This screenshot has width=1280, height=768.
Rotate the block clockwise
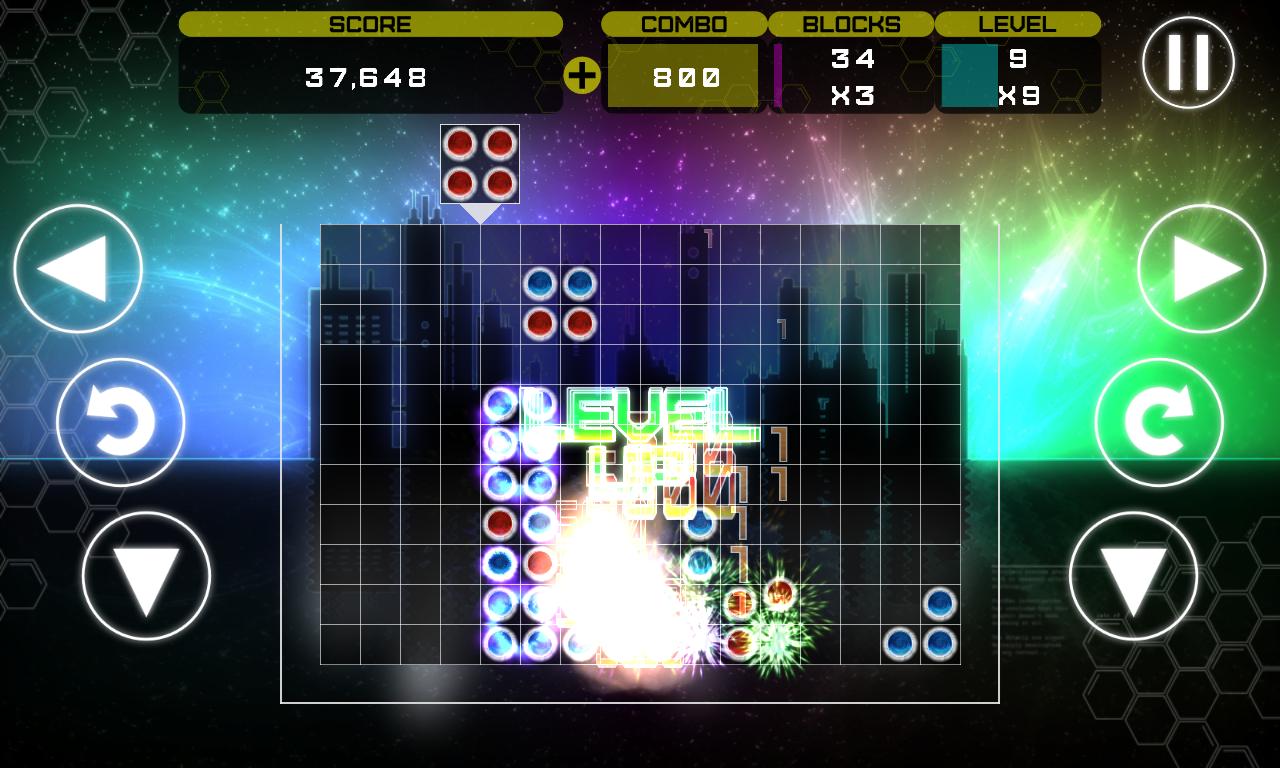point(1159,422)
